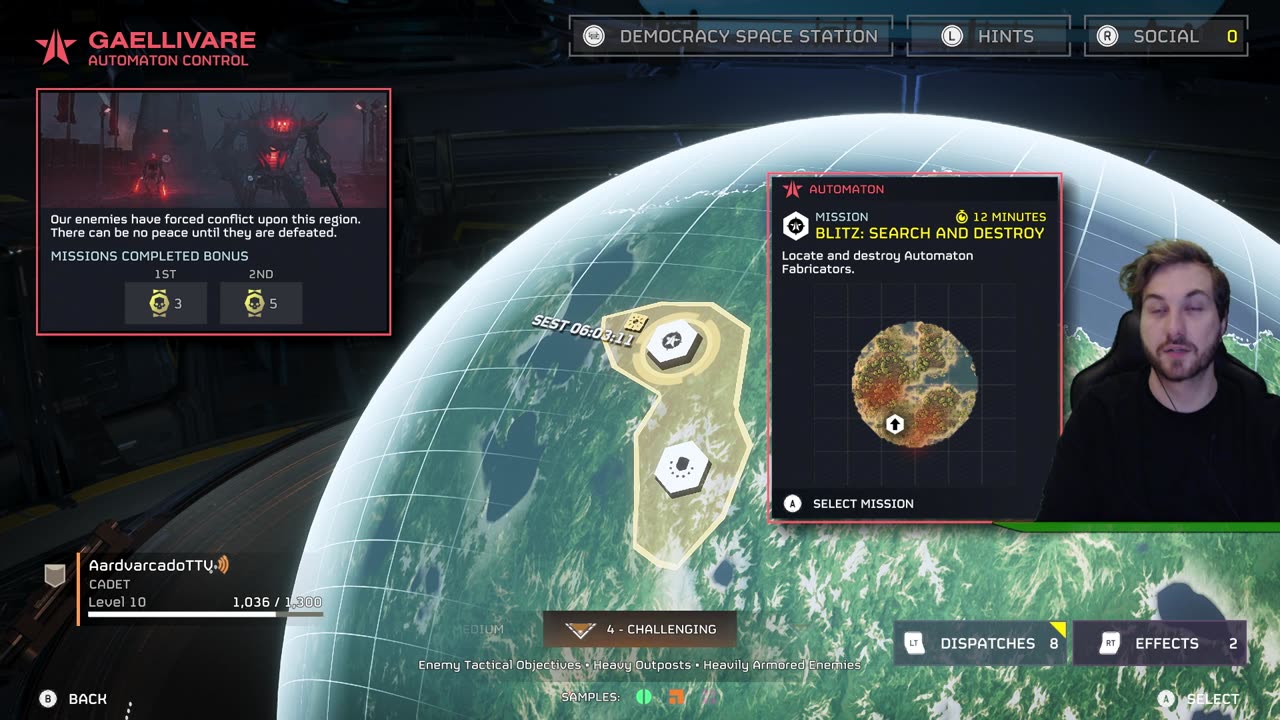Open the Dispatches list
Image resolution: width=1280 pixels, height=720 pixels.
click(981, 643)
